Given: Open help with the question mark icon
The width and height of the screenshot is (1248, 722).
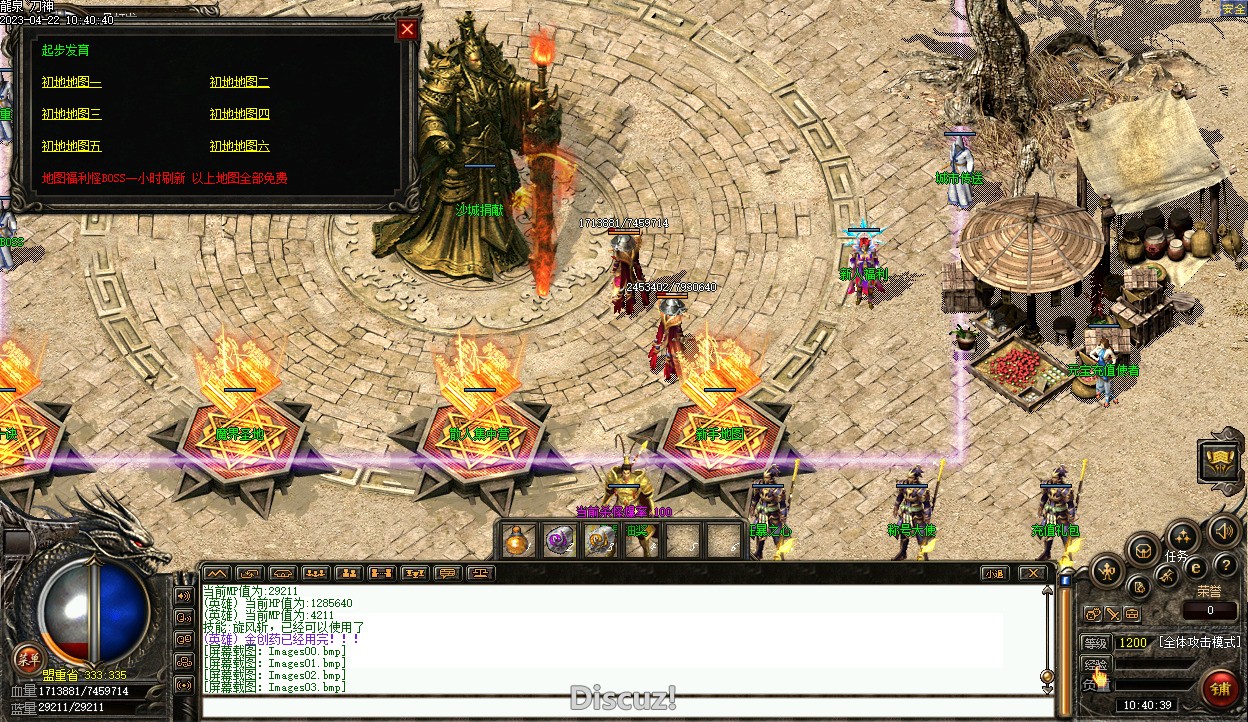Looking at the screenshot, I should (1224, 567).
